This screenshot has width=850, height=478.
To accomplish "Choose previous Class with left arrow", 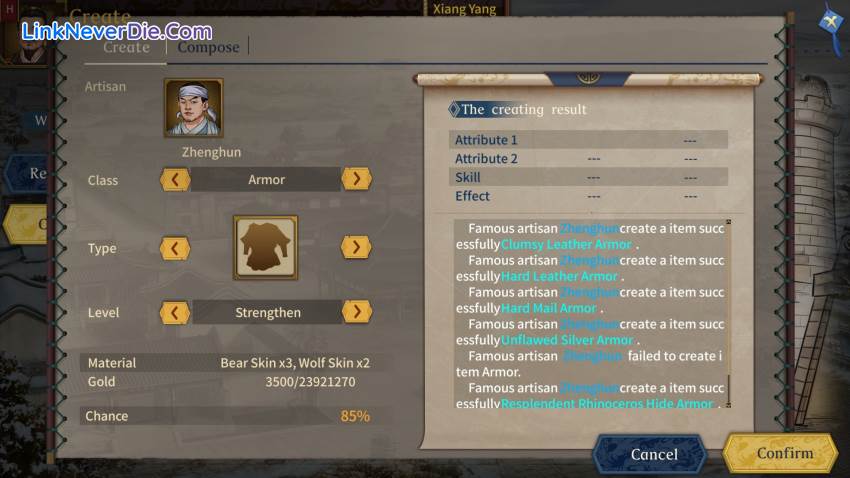I will tap(175, 180).
